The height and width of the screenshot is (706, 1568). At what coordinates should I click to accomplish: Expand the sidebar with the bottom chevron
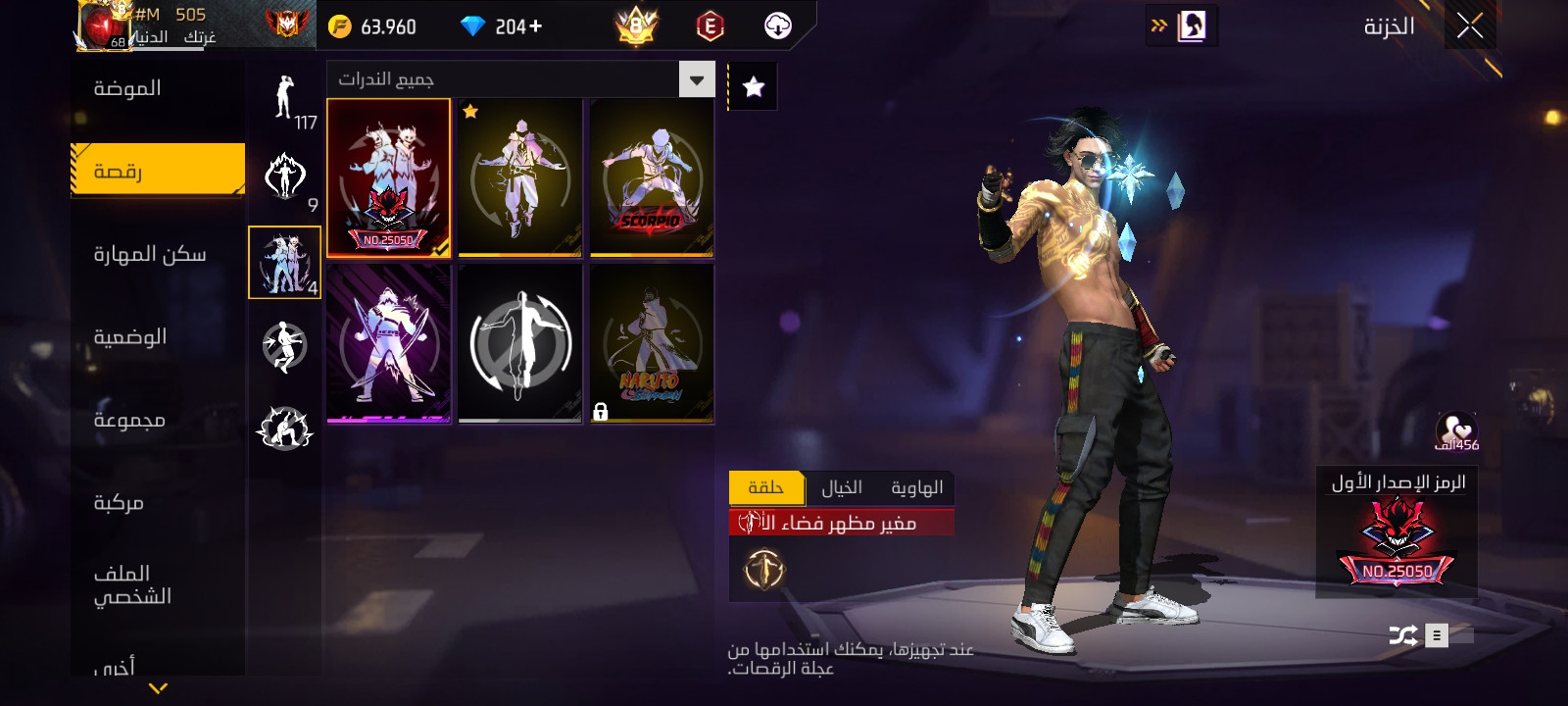tap(157, 689)
